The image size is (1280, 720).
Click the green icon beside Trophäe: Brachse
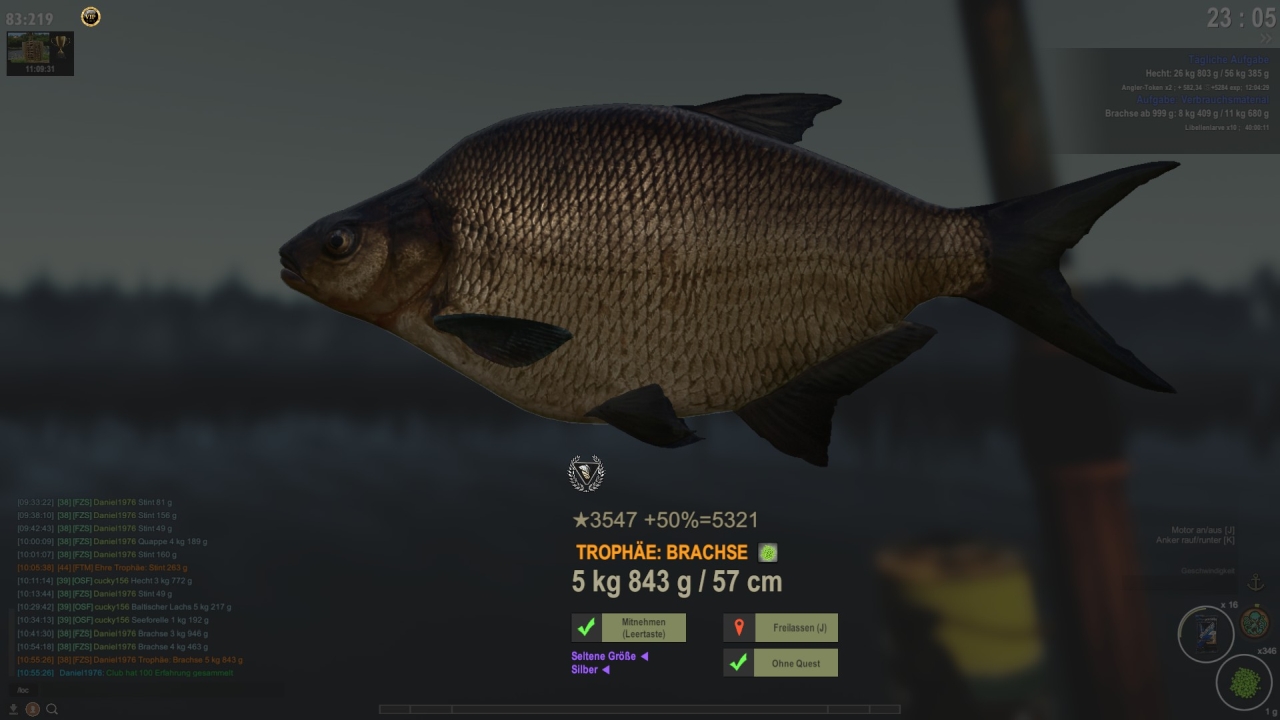(x=767, y=552)
